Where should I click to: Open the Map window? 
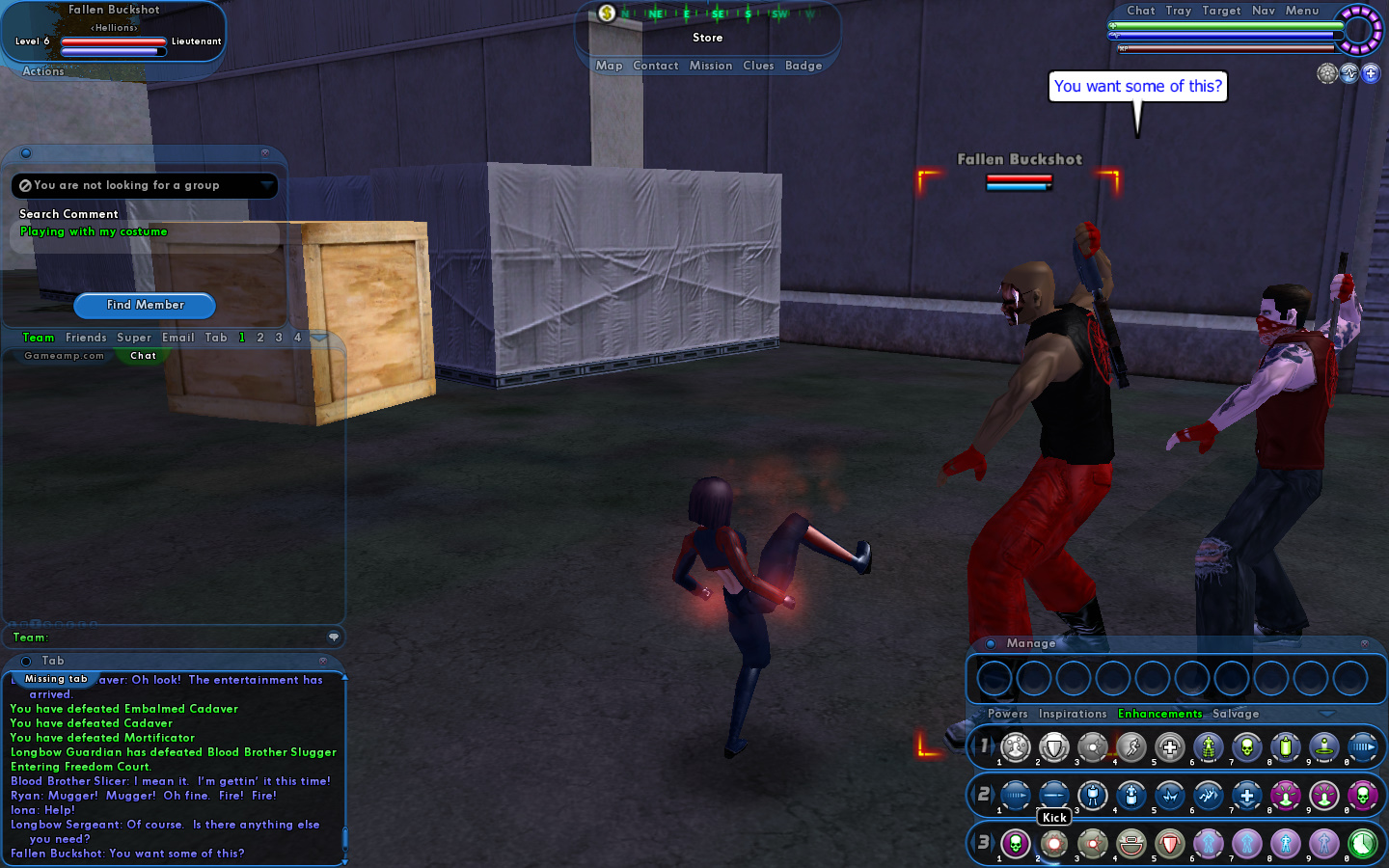pyautogui.click(x=609, y=66)
